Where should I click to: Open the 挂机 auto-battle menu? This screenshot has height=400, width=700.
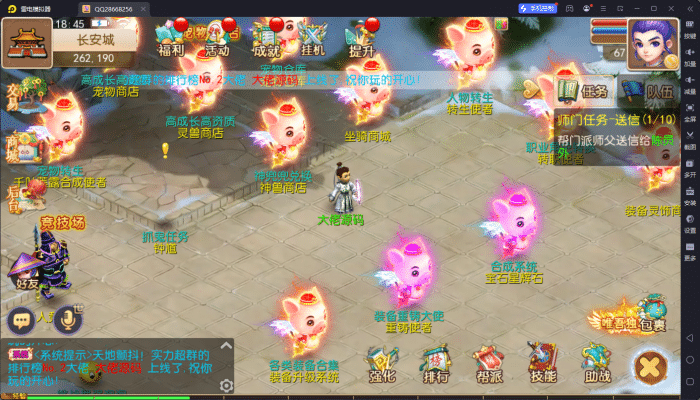pos(313,38)
